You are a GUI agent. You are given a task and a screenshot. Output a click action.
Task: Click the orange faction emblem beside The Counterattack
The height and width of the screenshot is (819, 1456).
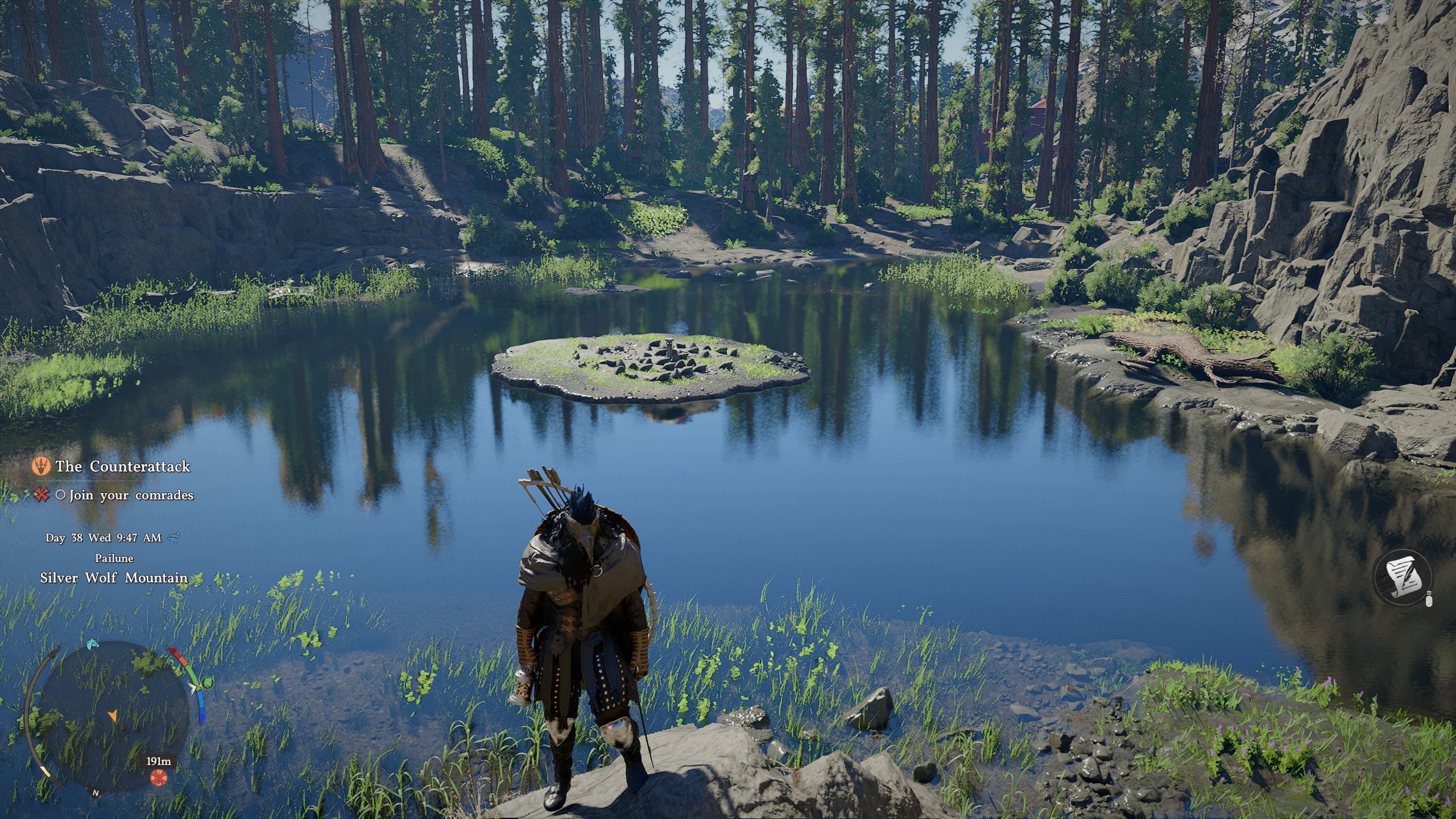pyautogui.click(x=42, y=466)
